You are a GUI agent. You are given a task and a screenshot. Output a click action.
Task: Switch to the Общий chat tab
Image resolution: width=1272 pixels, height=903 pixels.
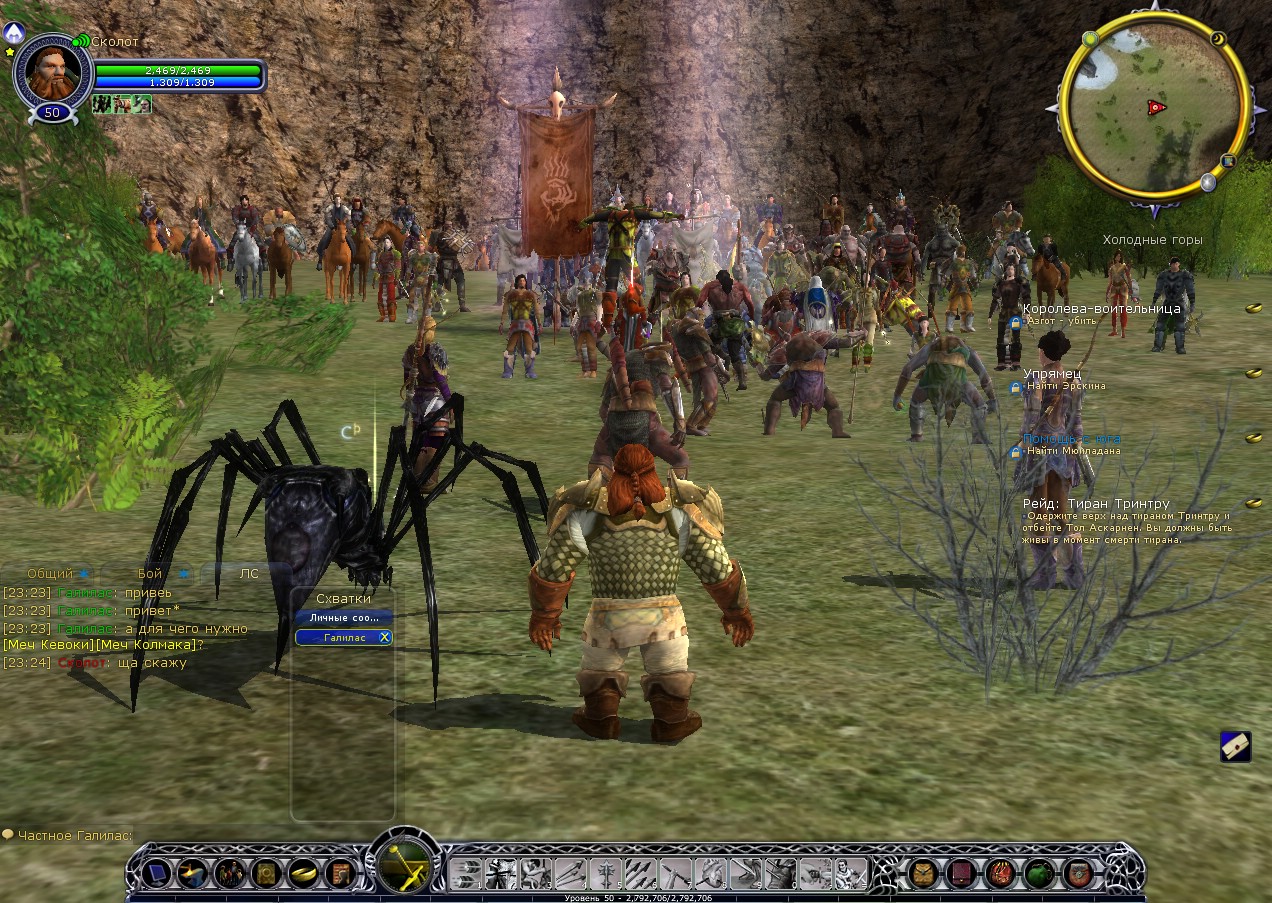[x=50, y=574]
